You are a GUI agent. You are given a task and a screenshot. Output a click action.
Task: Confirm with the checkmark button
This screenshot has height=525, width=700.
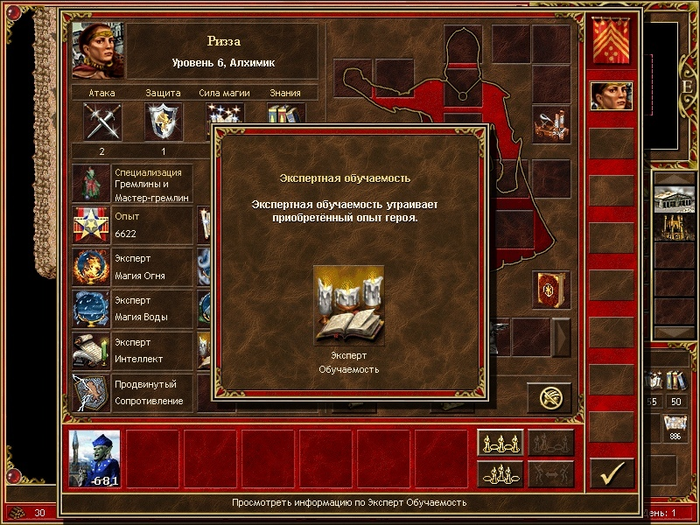pyautogui.click(x=611, y=471)
